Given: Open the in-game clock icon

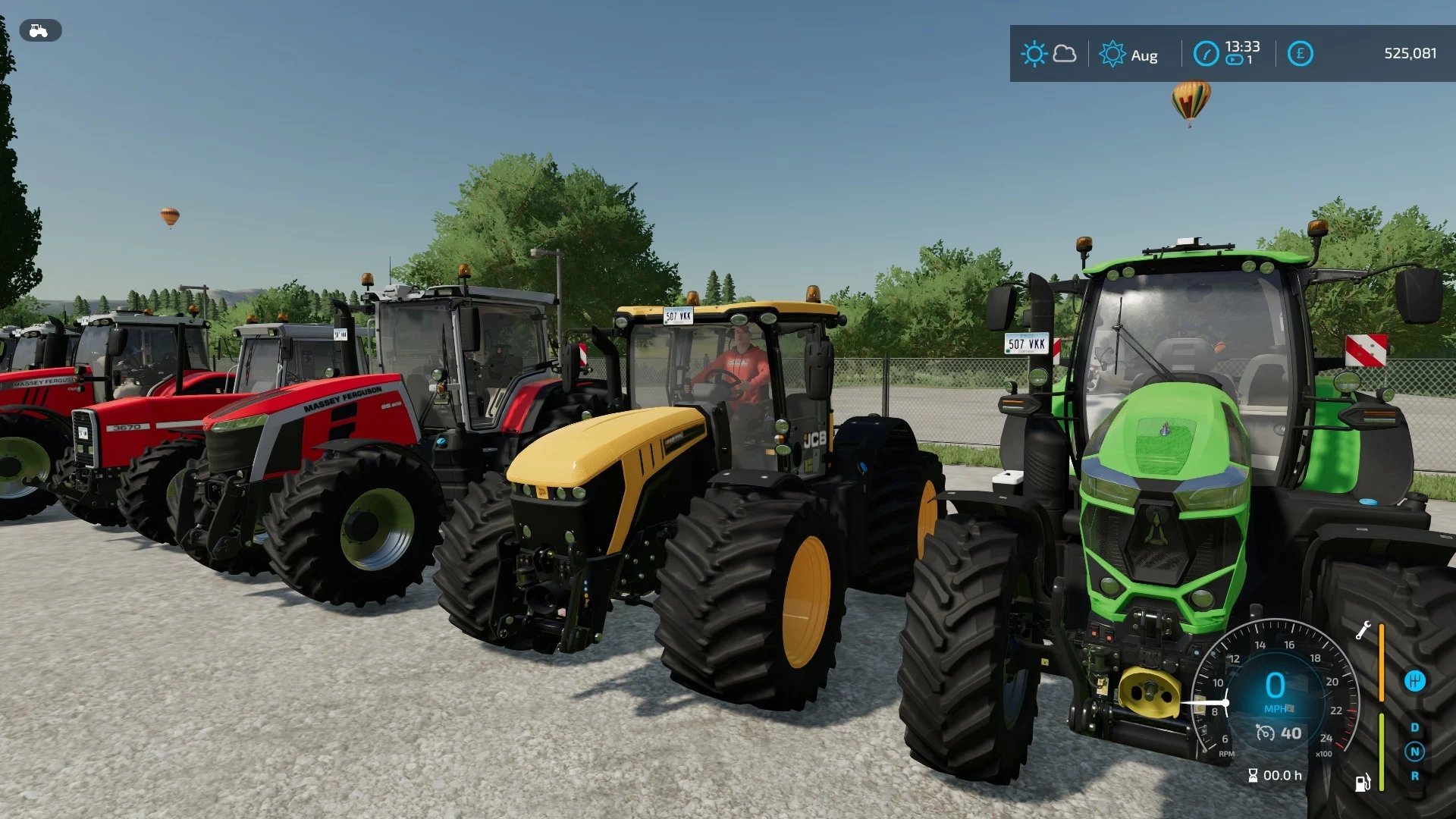Looking at the screenshot, I should point(1207,54).
